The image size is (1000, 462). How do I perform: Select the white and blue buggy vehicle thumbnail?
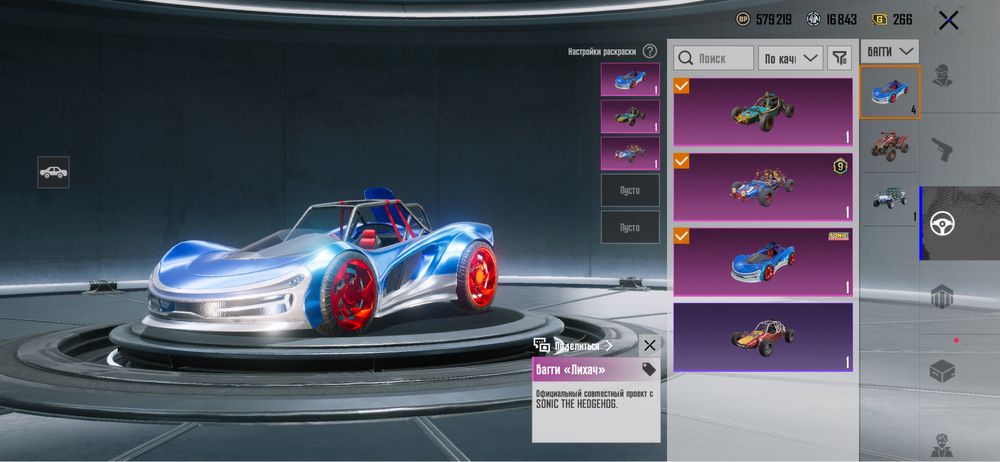click(x=889, y=200)
